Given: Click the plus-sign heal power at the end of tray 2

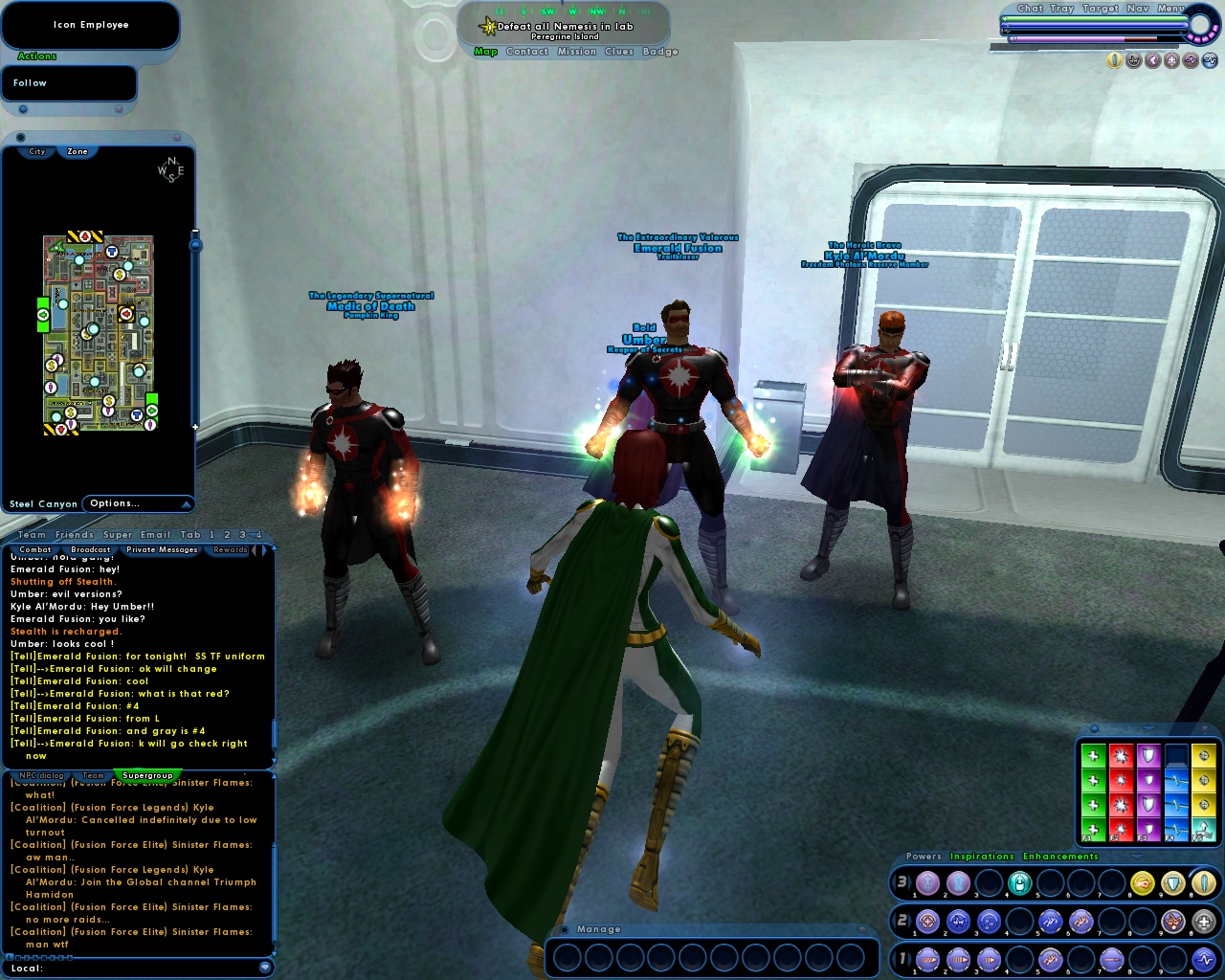Looking at the screenshot, I should [1202, 921].
